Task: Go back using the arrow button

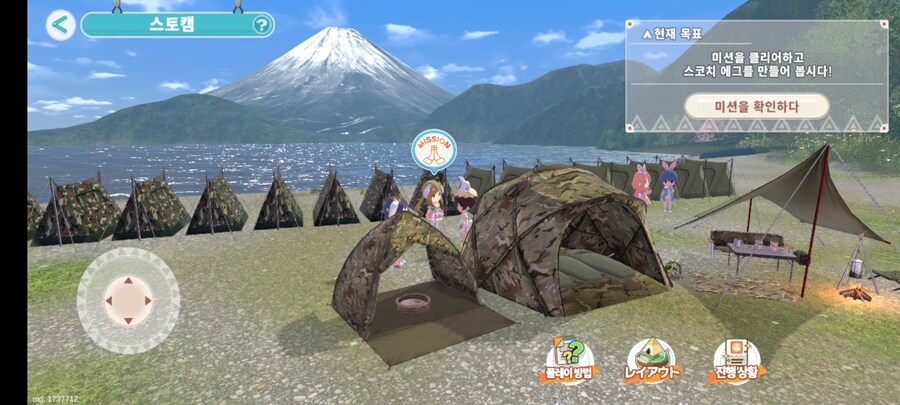Action: tap(61, 24)
